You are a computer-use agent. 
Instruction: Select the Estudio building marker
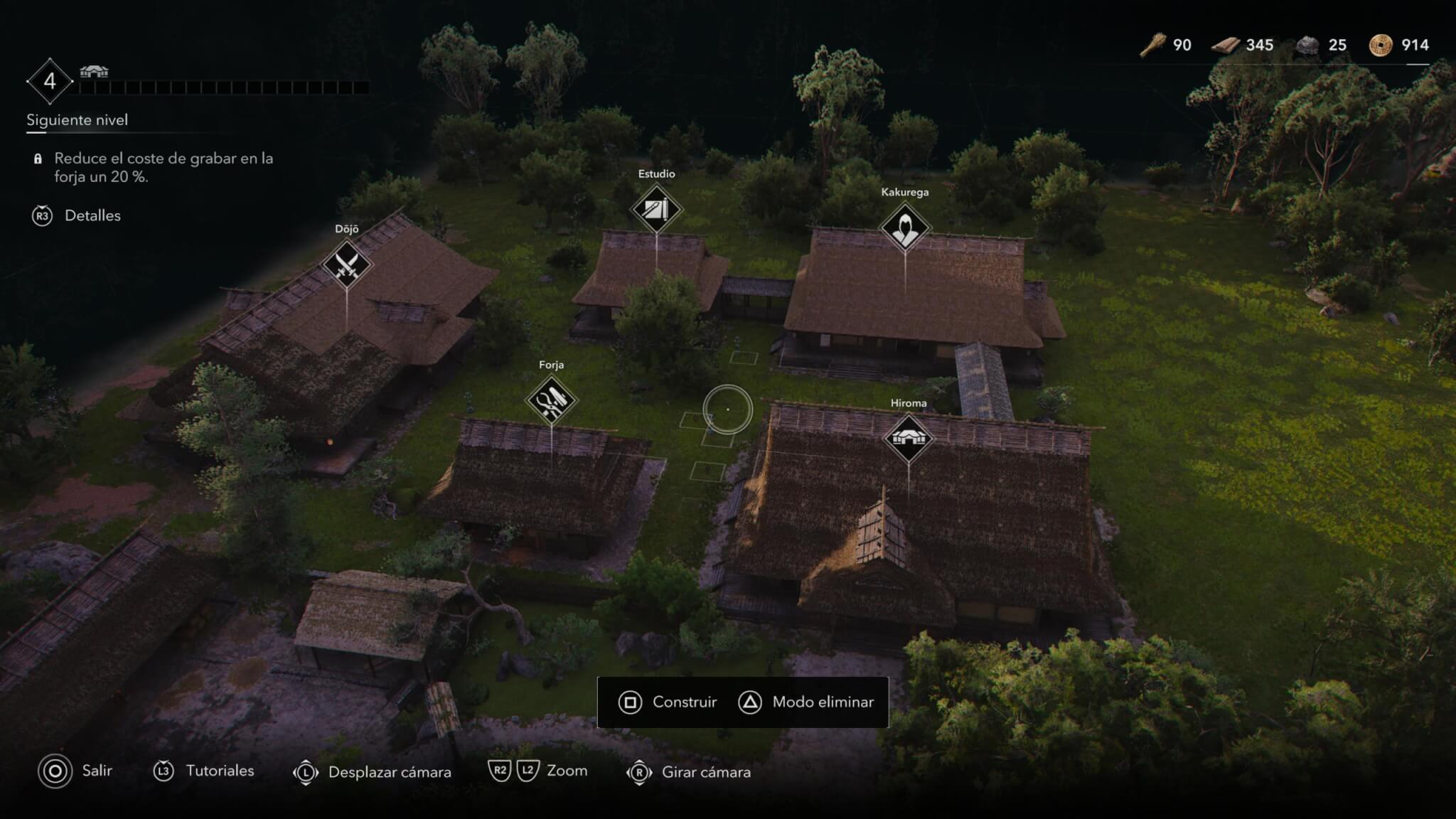tap(656, 210)
